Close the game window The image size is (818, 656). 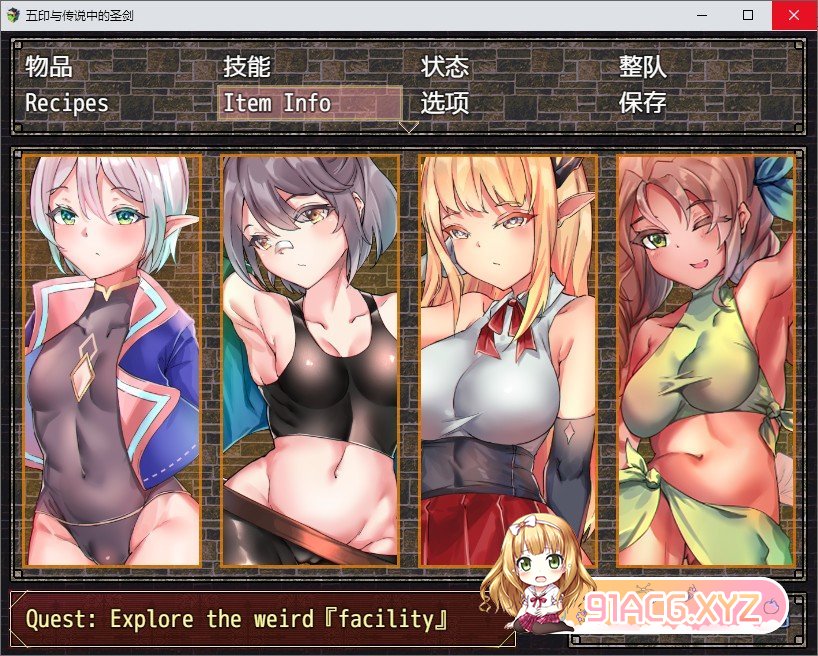pos(794,15)
